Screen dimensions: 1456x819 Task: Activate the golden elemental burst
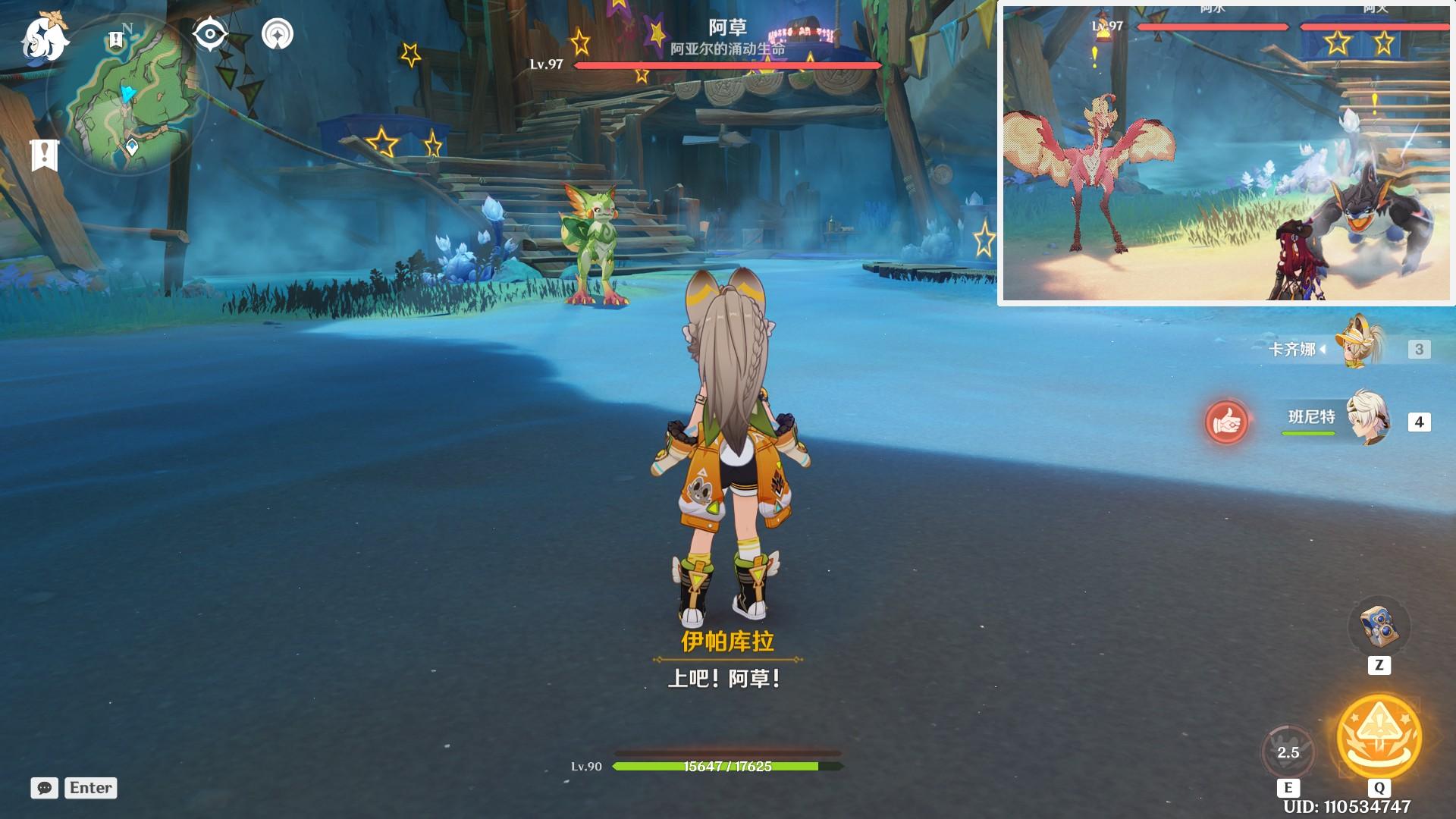(x=1379, y=737)
